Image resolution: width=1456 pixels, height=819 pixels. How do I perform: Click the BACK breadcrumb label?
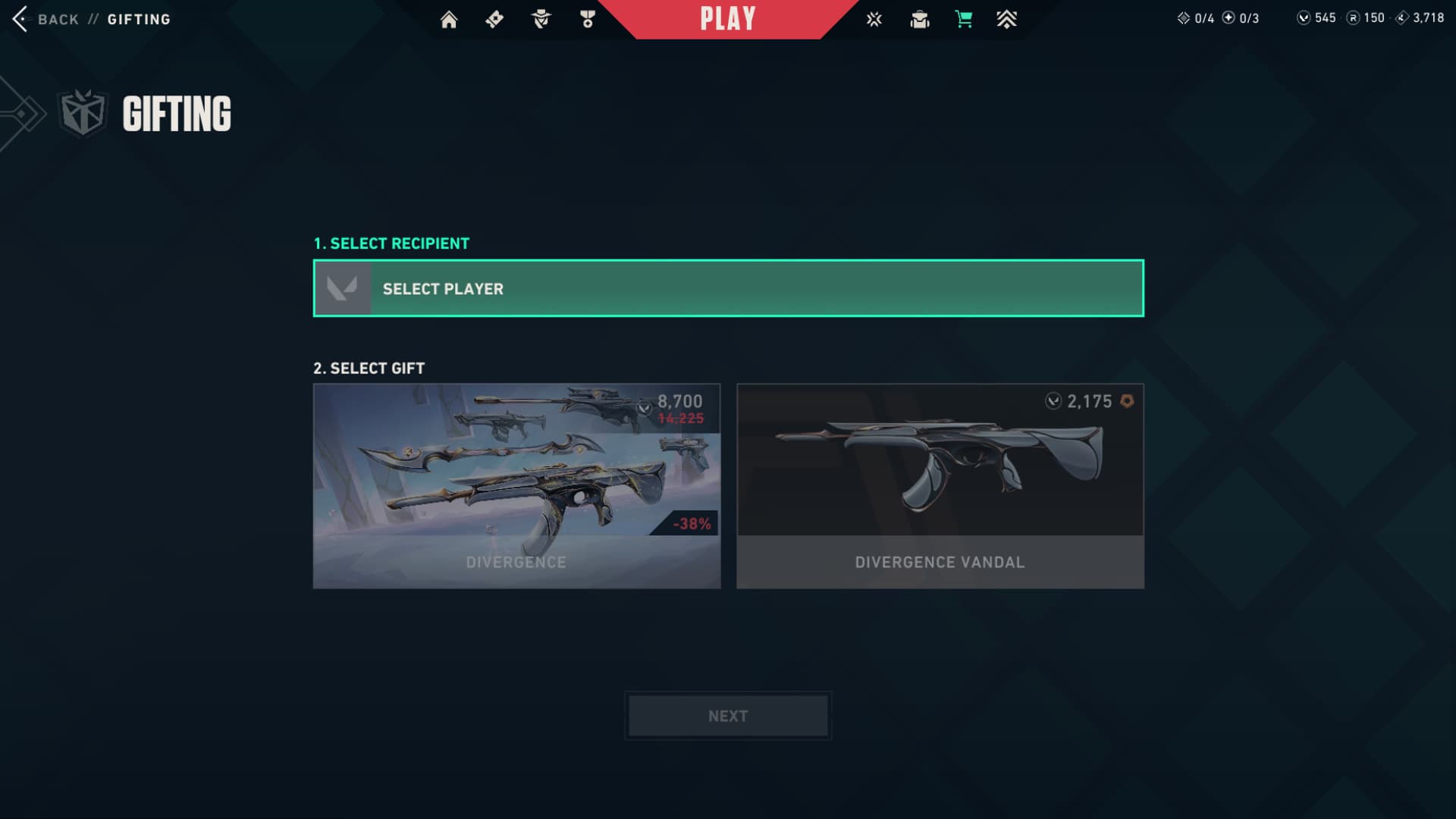[59, 19]
